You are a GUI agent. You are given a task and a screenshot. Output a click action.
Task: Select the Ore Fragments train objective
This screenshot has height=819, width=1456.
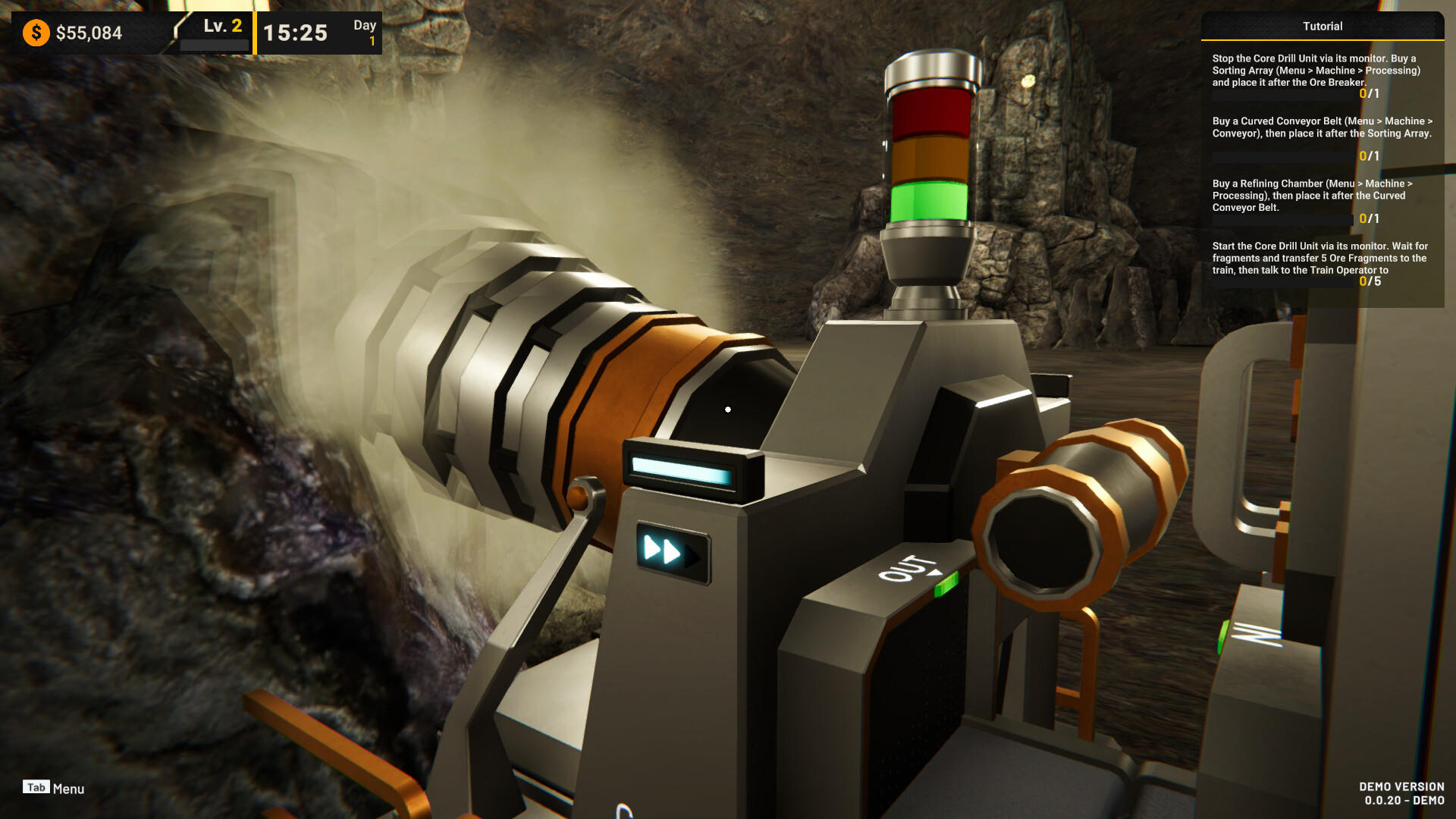[1319, 258]
